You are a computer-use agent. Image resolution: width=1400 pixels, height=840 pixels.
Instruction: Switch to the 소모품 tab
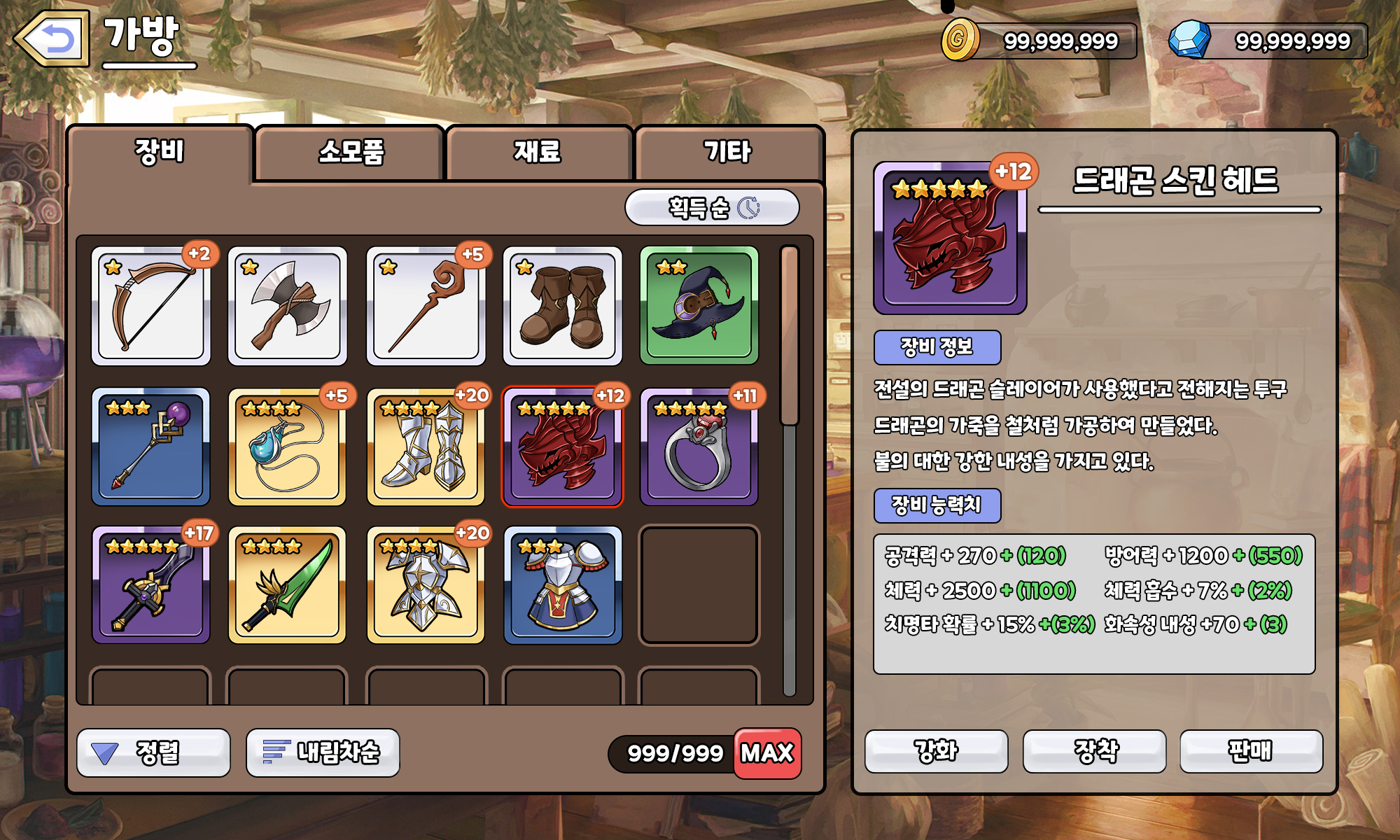click(351, 152)
